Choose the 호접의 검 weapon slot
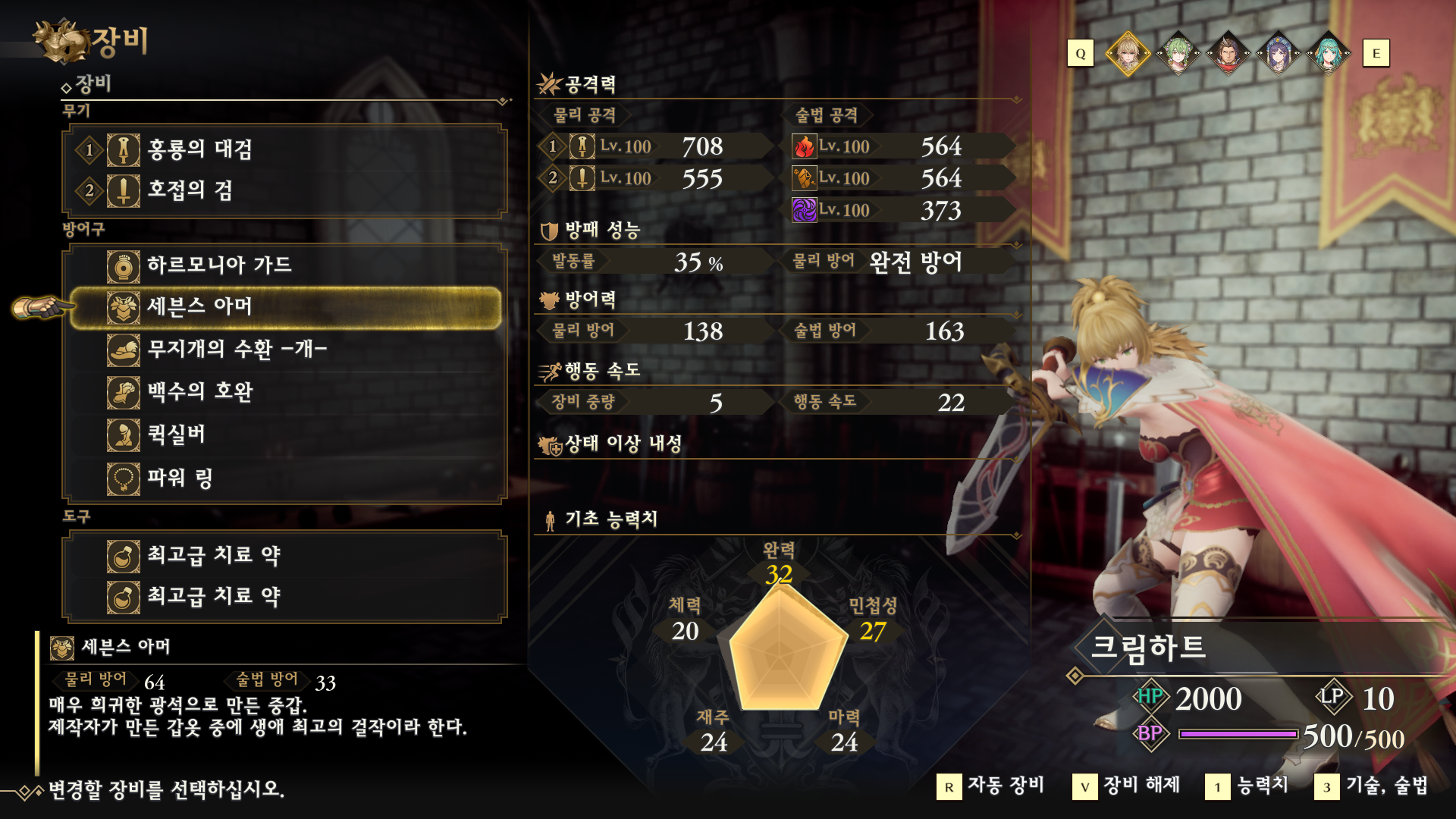 point(285,190)
